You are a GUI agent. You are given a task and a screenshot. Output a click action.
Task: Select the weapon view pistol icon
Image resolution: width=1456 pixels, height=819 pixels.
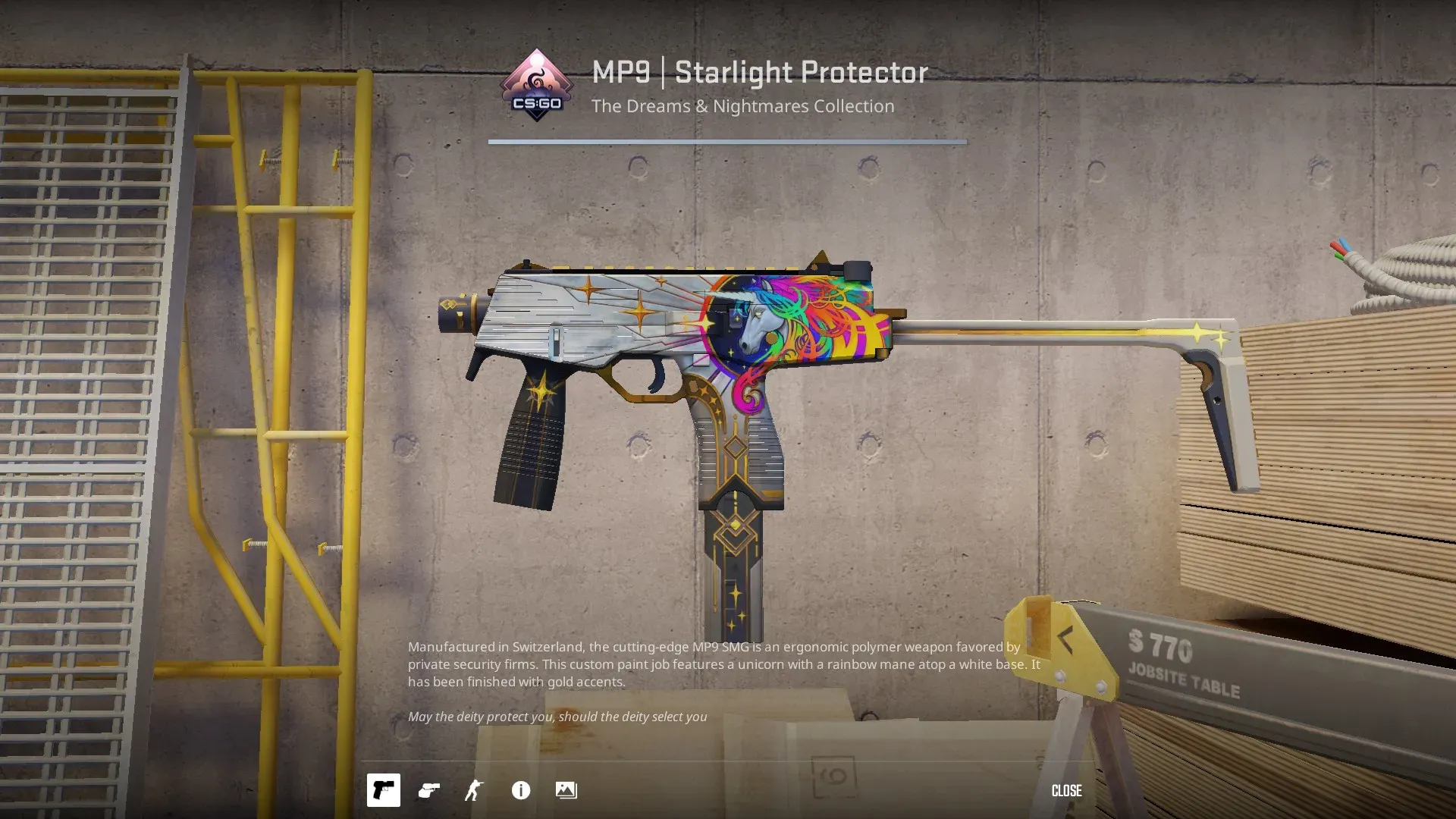(x=384, y=790)
